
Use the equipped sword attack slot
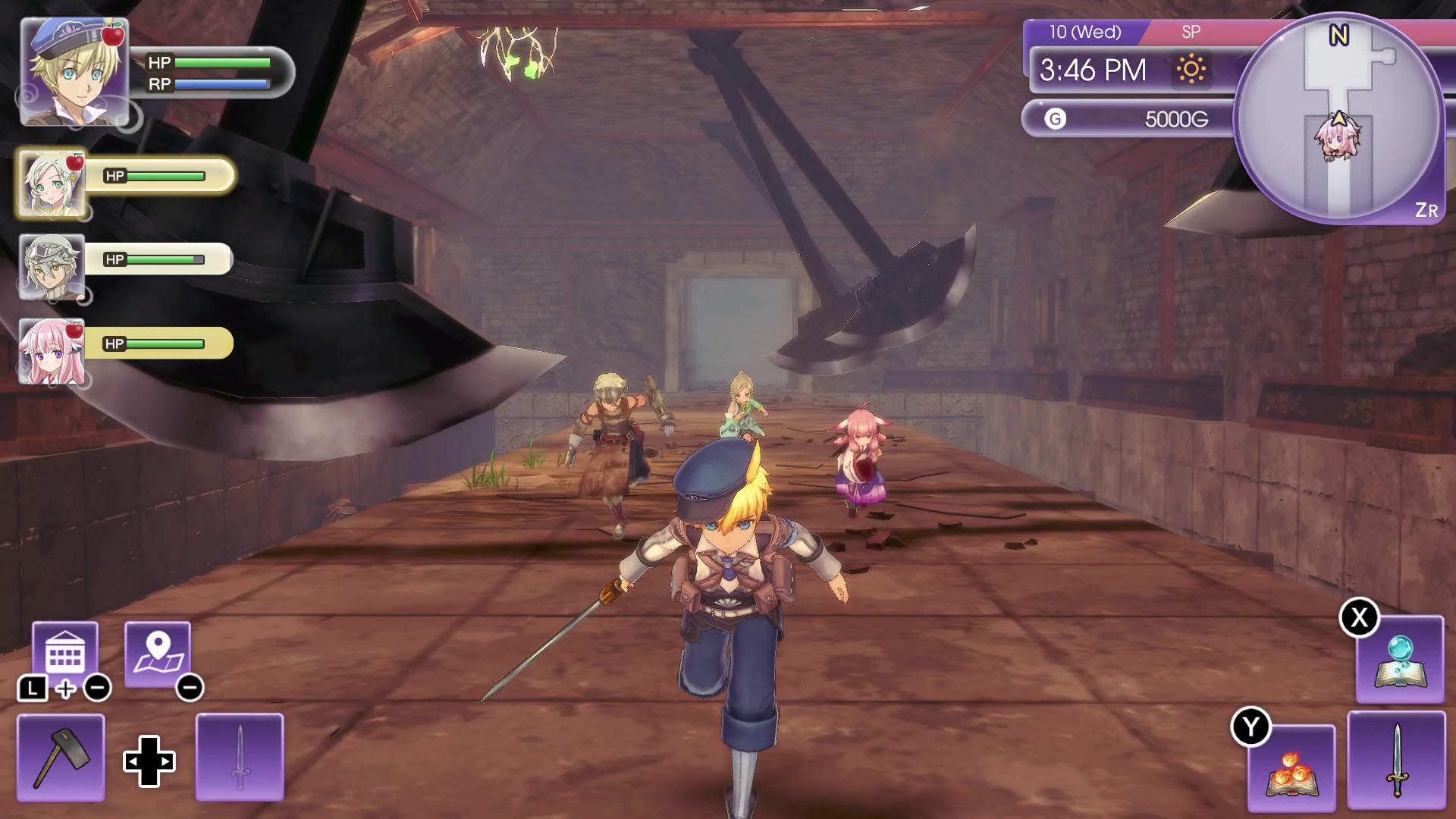click(1396, 760)
